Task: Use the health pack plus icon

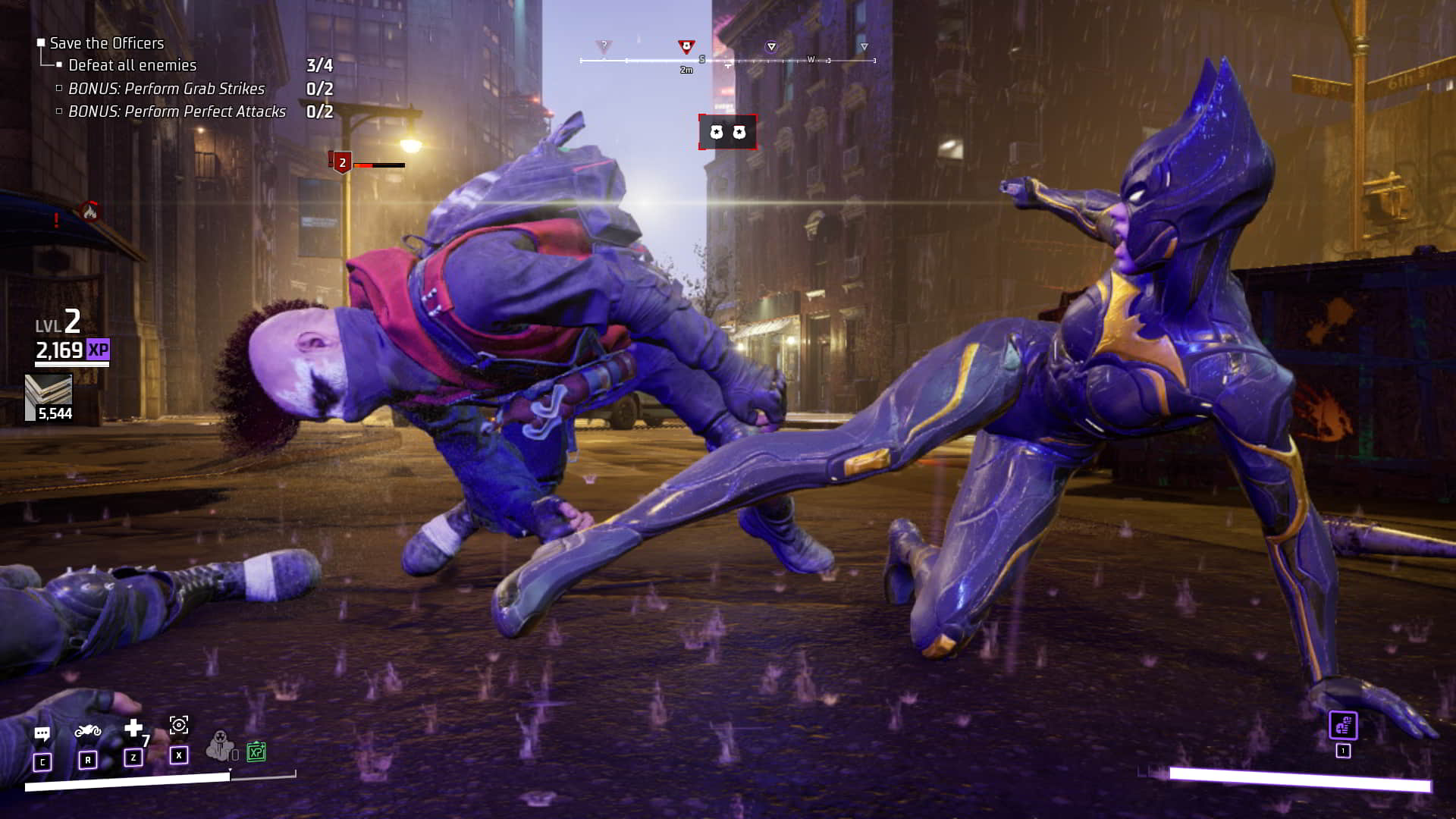Action: 133,729
